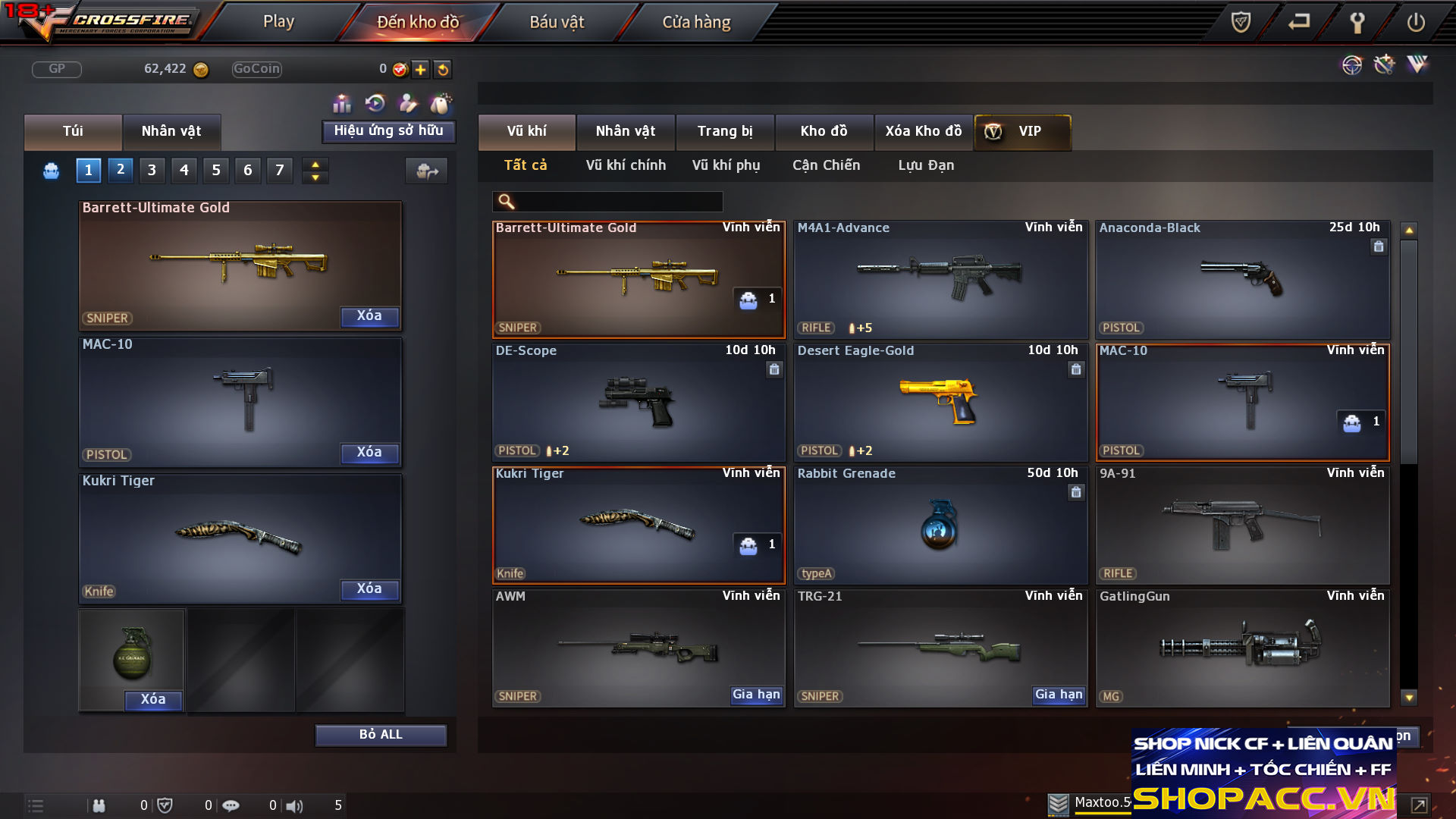Delete the Anaconda-Black via trash icon
The height and width of the screenshot is (819, 1456).
(x=1379, y=246)
